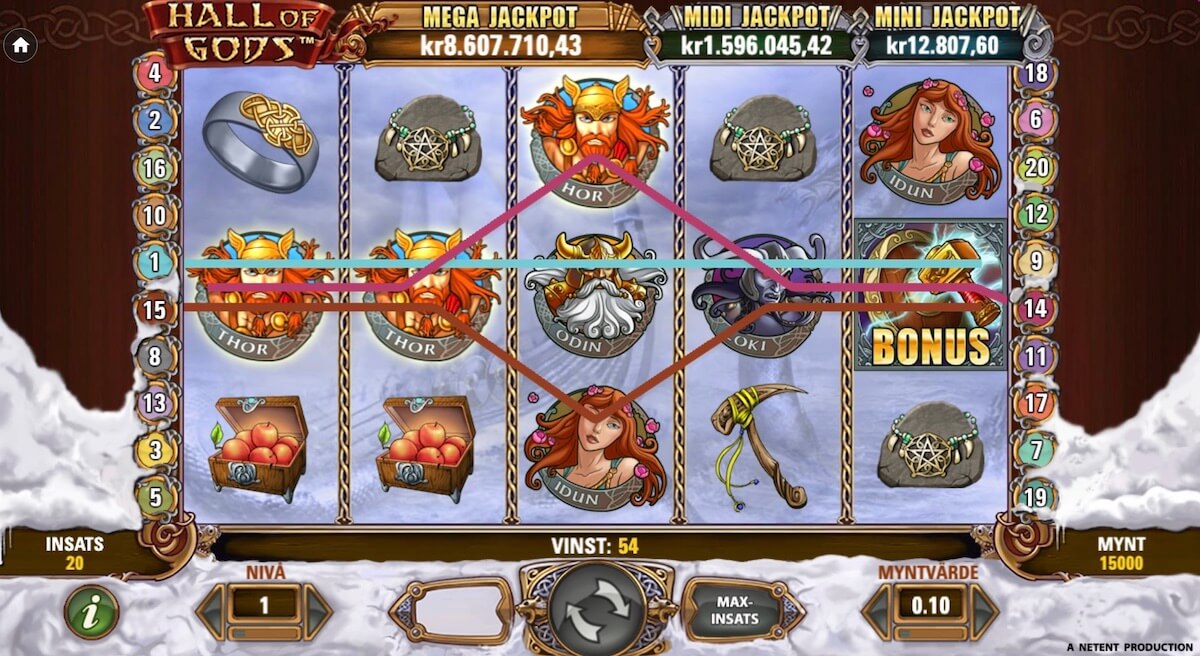This screenshot has width=1200, height=656.
Task: Go to the home screen icon
Action: click(21, 45)
